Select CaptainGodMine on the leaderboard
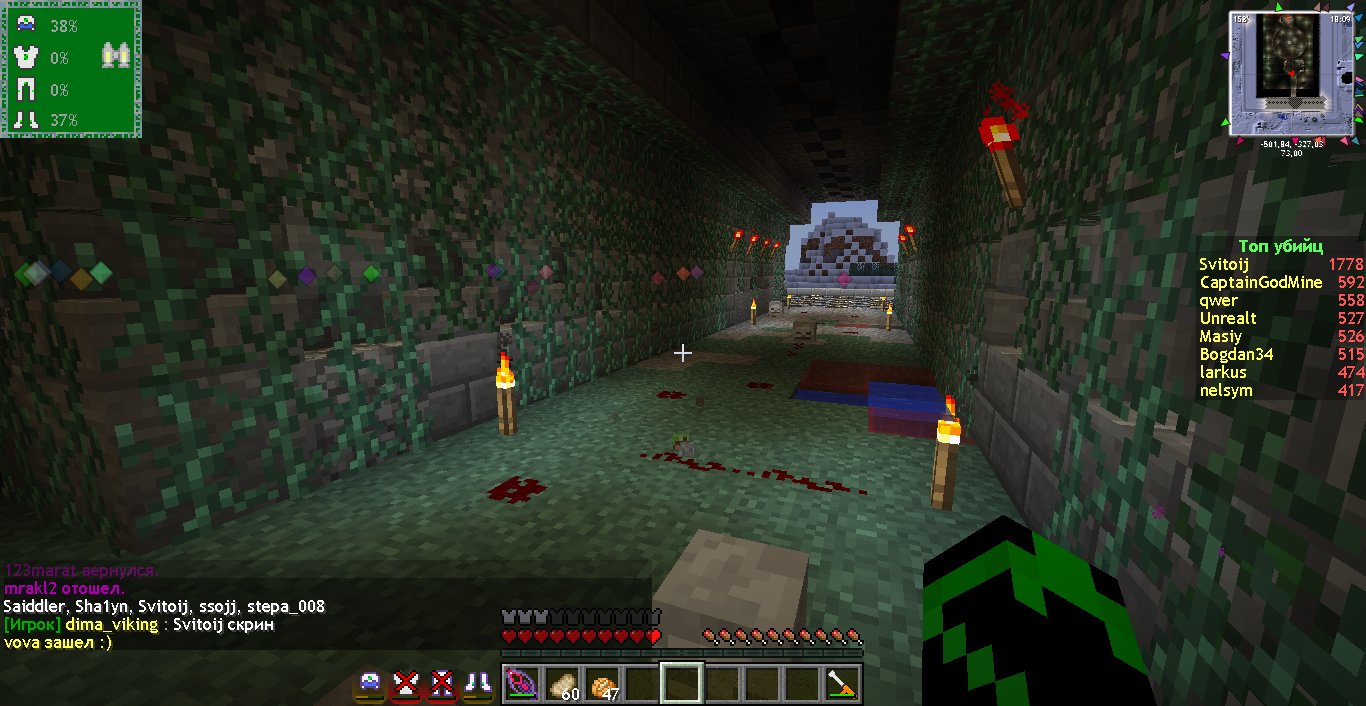This screenshot has width=1366, height=706. pos(1260,282)
